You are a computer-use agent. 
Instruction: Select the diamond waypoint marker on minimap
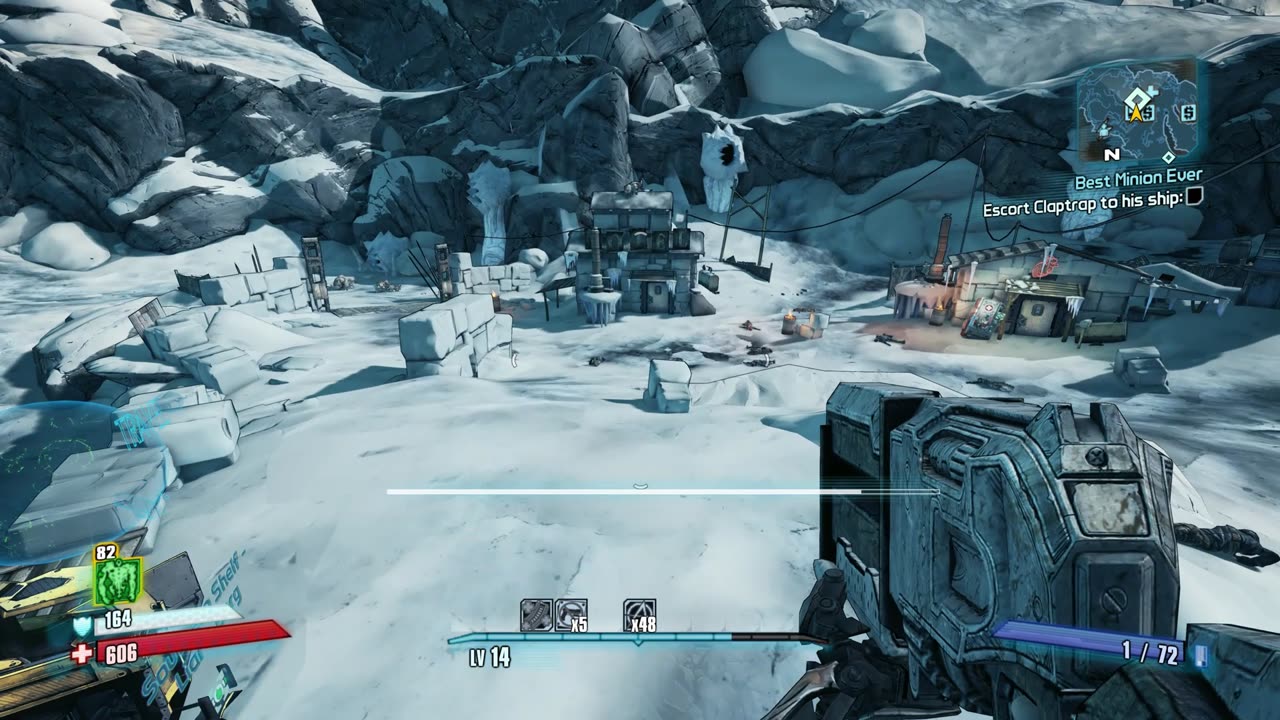pyautogui.click(x=1167, y=157)
